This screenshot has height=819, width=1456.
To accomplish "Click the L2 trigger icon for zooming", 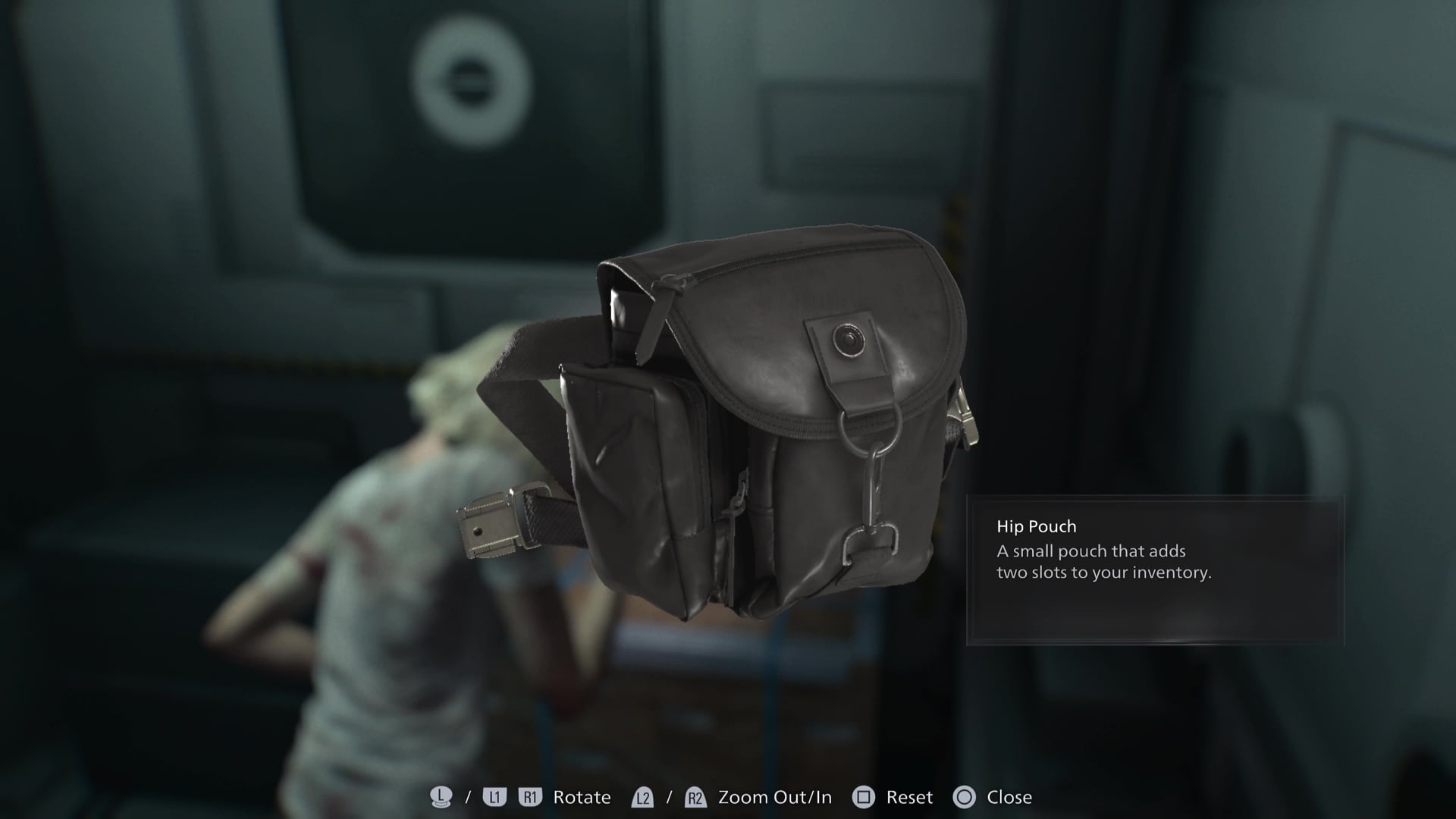I will pyautogui.click(x=644, y=797).
